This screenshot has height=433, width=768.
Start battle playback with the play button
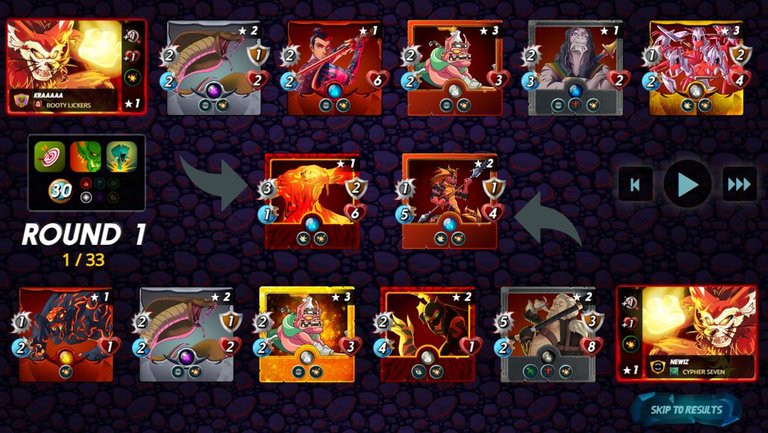pyautogui.click(x=687, y=184)
